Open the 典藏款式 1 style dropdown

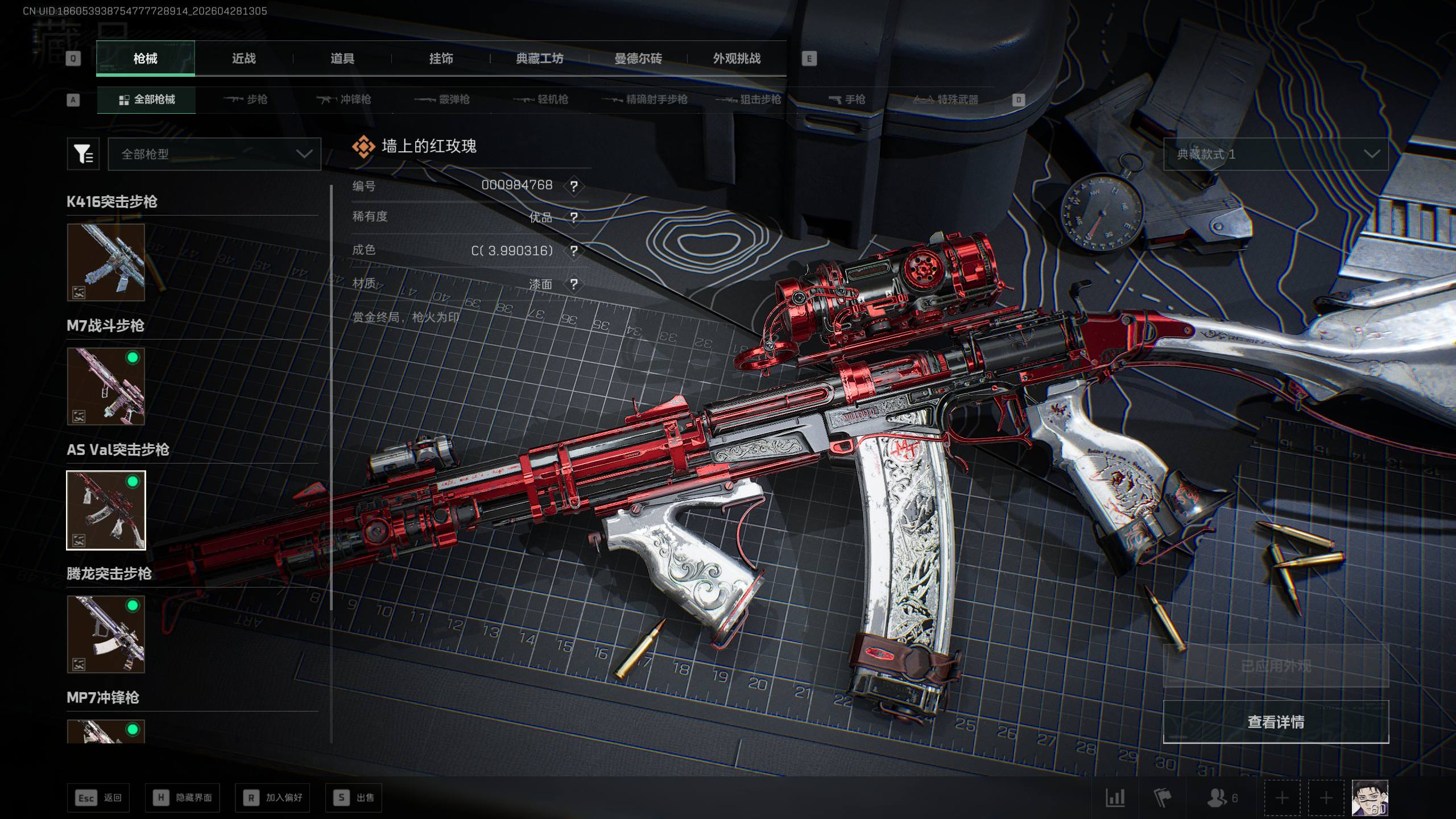point(1276,154)
